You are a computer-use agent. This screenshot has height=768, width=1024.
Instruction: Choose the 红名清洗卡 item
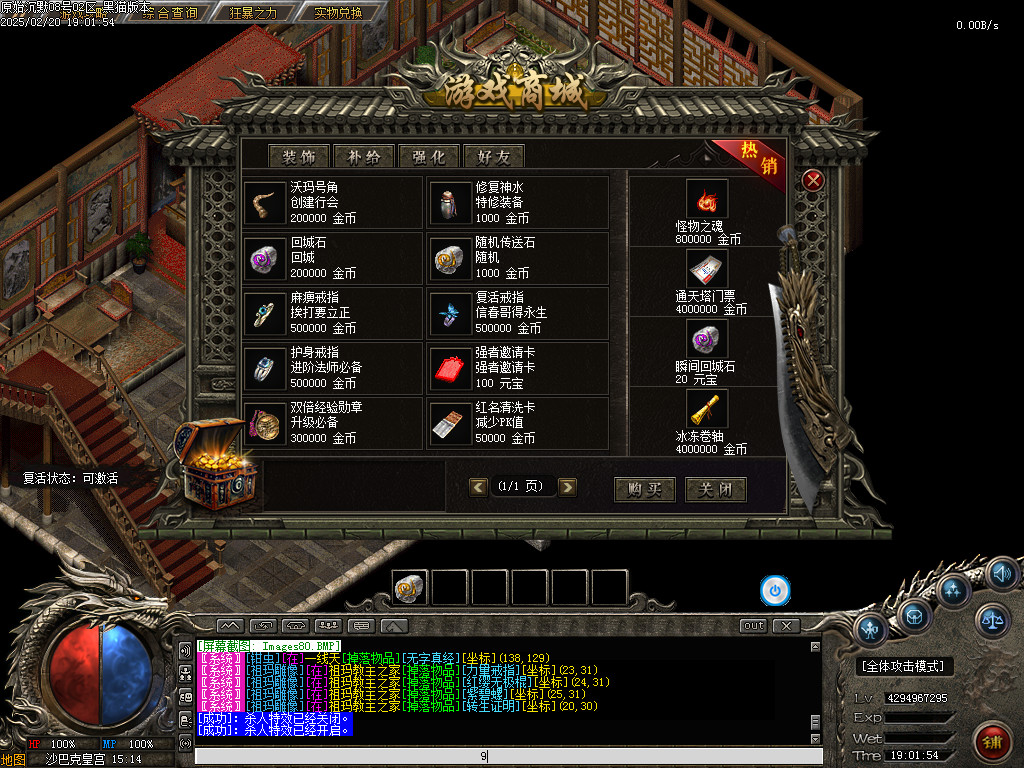(517, 423)
